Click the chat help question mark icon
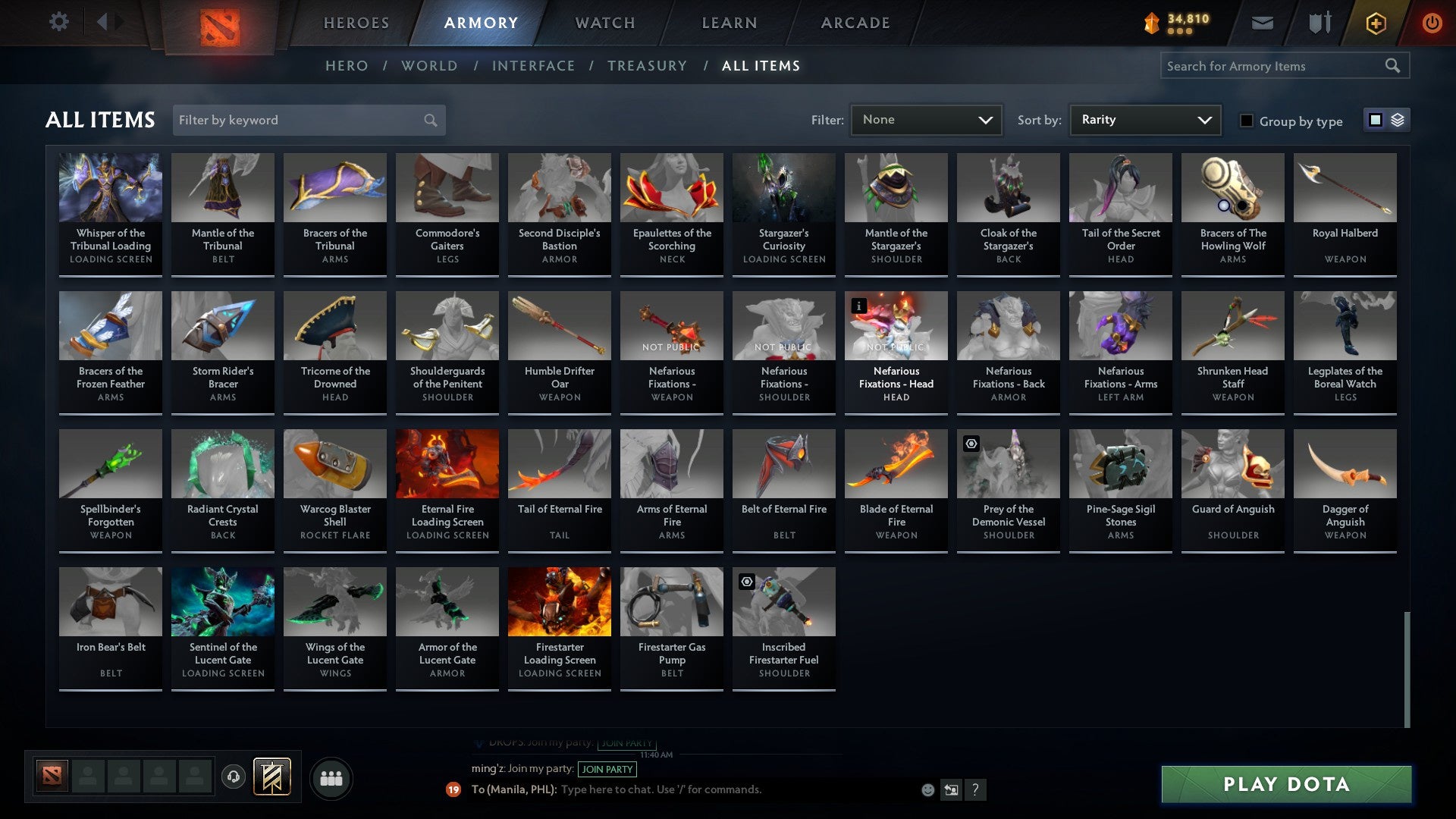1456x819 pixels. point(976,789)
